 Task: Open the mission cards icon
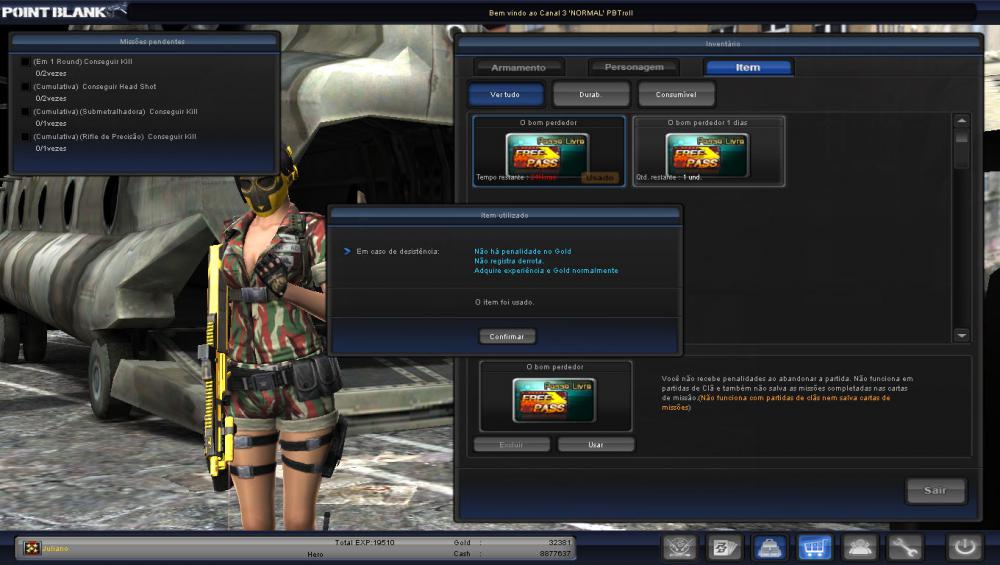723,547
